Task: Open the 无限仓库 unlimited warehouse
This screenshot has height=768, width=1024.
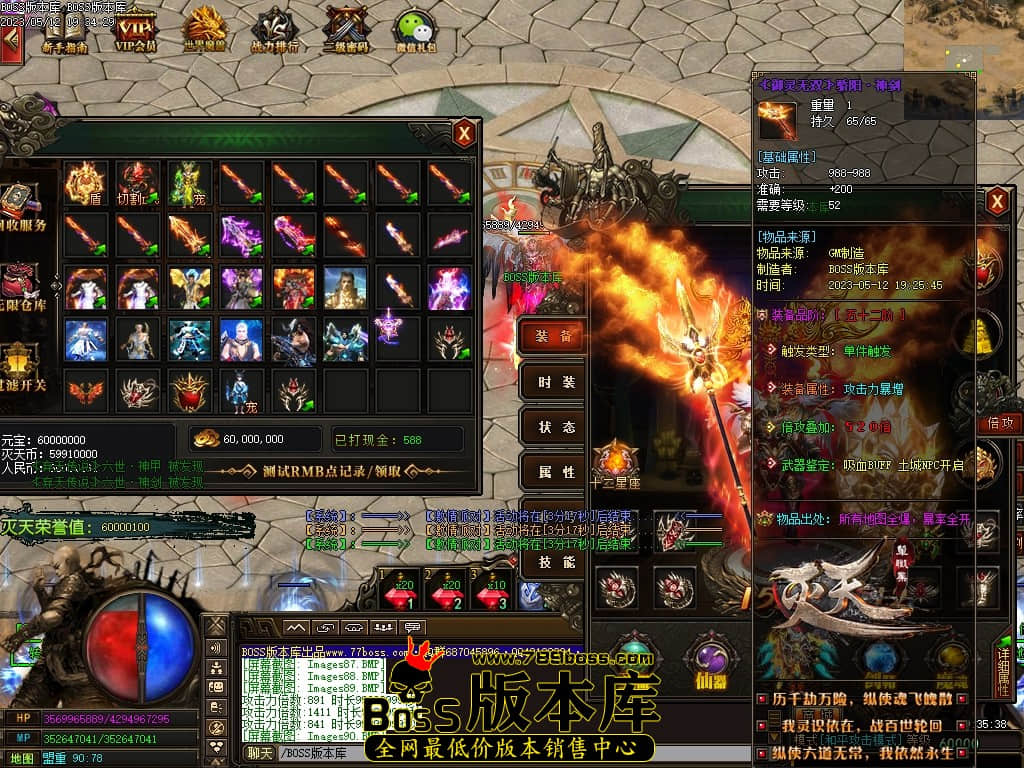Action: click(22, 284)
